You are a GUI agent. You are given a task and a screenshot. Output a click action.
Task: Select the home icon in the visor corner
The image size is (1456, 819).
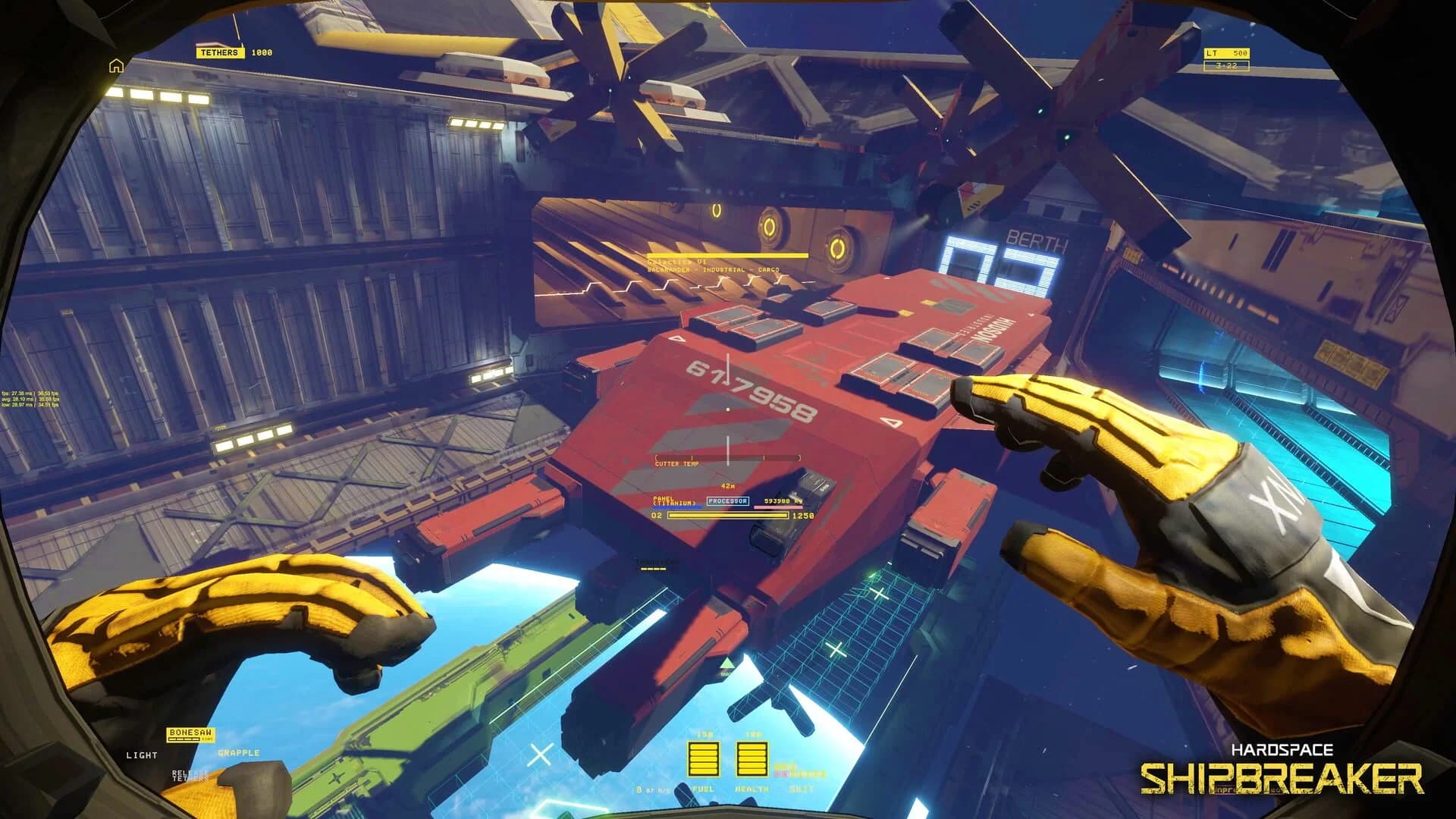(118, 67)
